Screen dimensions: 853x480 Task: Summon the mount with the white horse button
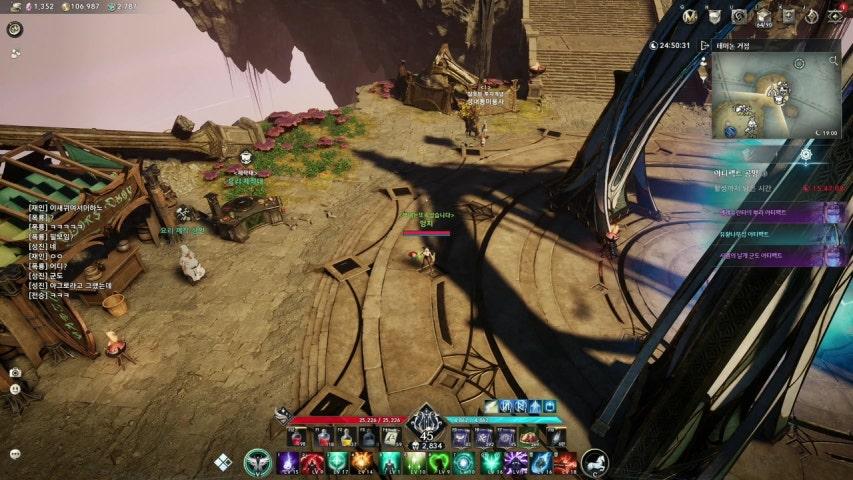coord(596,462)
